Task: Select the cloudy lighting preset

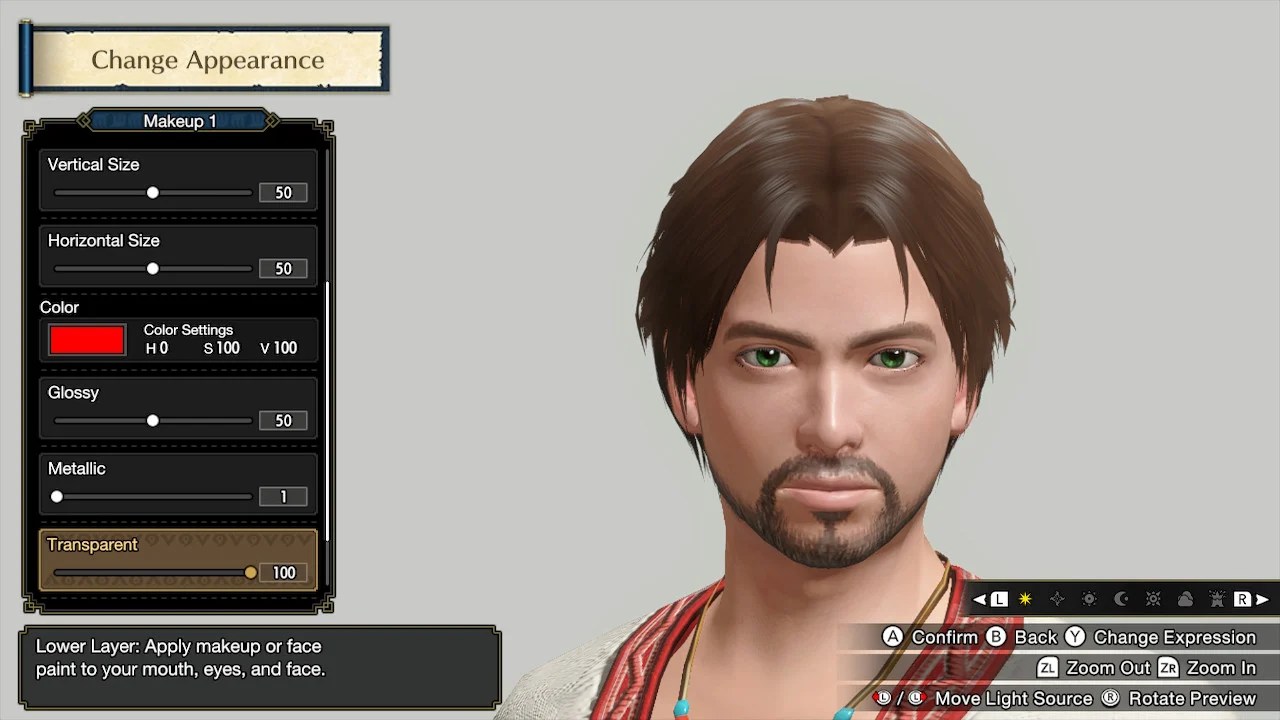Action: (x=1186, y=600)
